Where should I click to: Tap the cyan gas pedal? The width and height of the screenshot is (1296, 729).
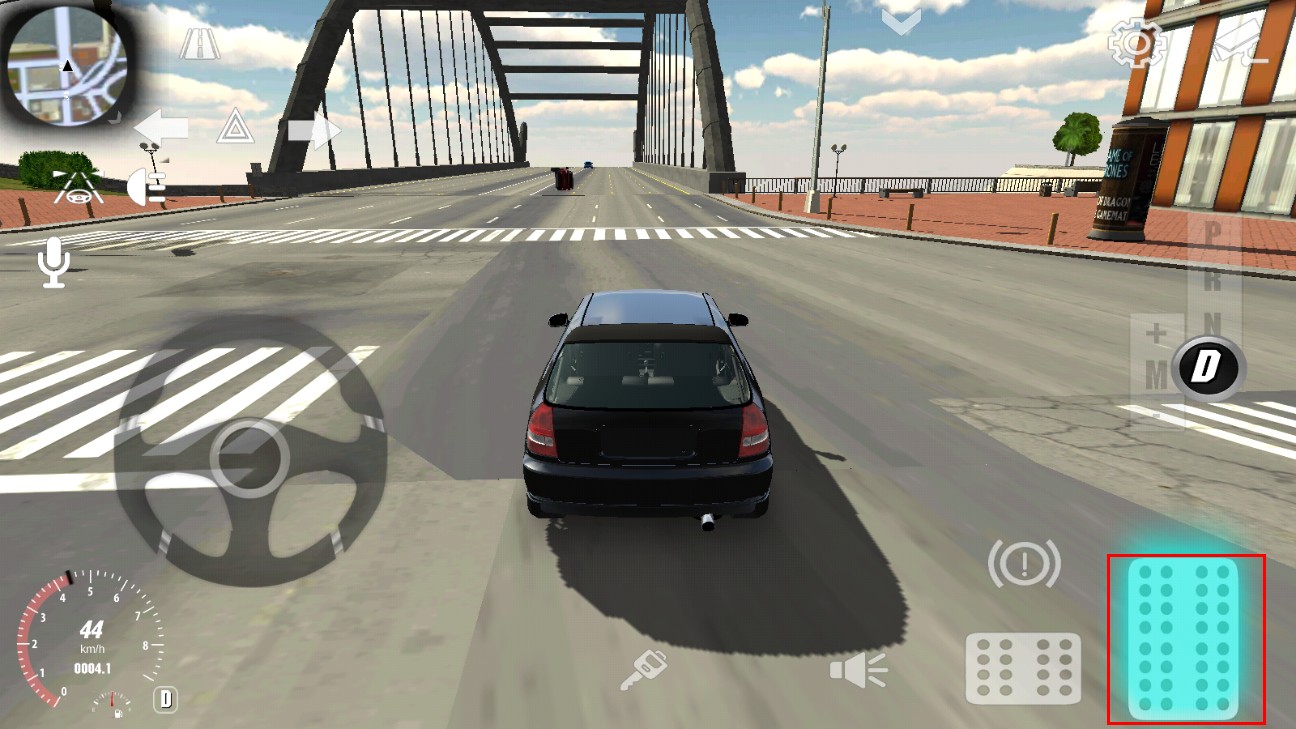click(1184, 638)
